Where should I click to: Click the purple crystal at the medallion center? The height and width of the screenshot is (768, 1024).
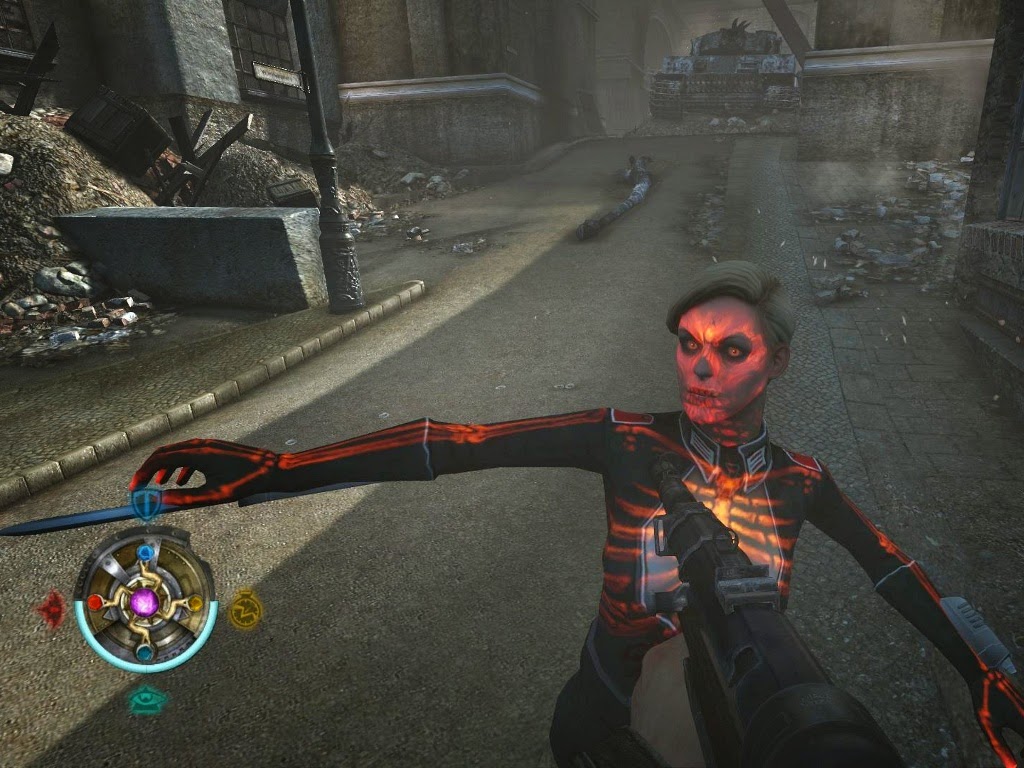(x=145, y=601)
